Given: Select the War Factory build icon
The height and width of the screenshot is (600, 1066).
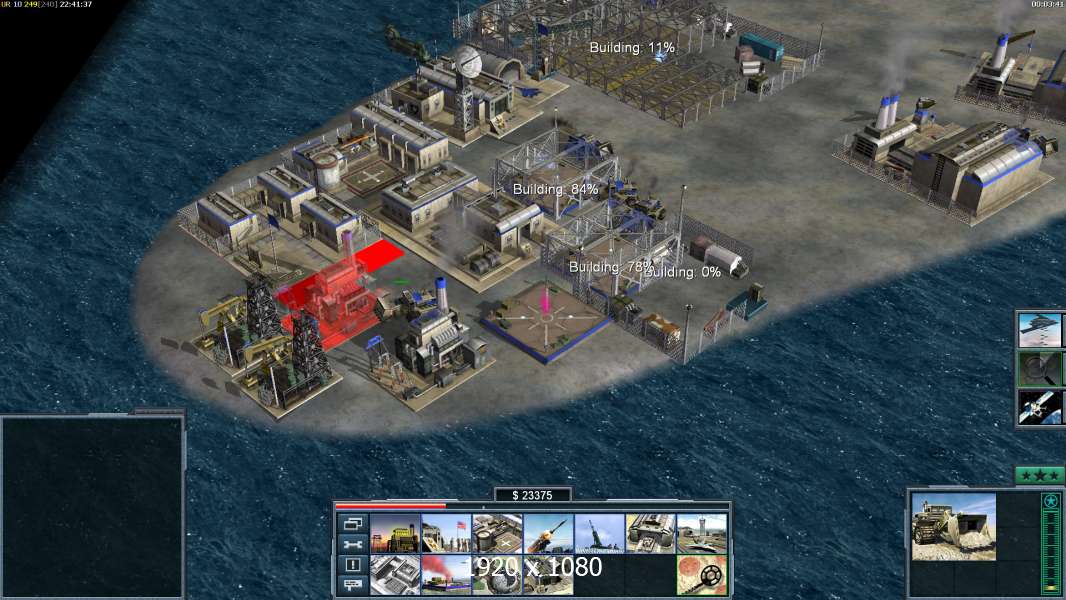Looking at the screenshot, I should tap(650, 534).
